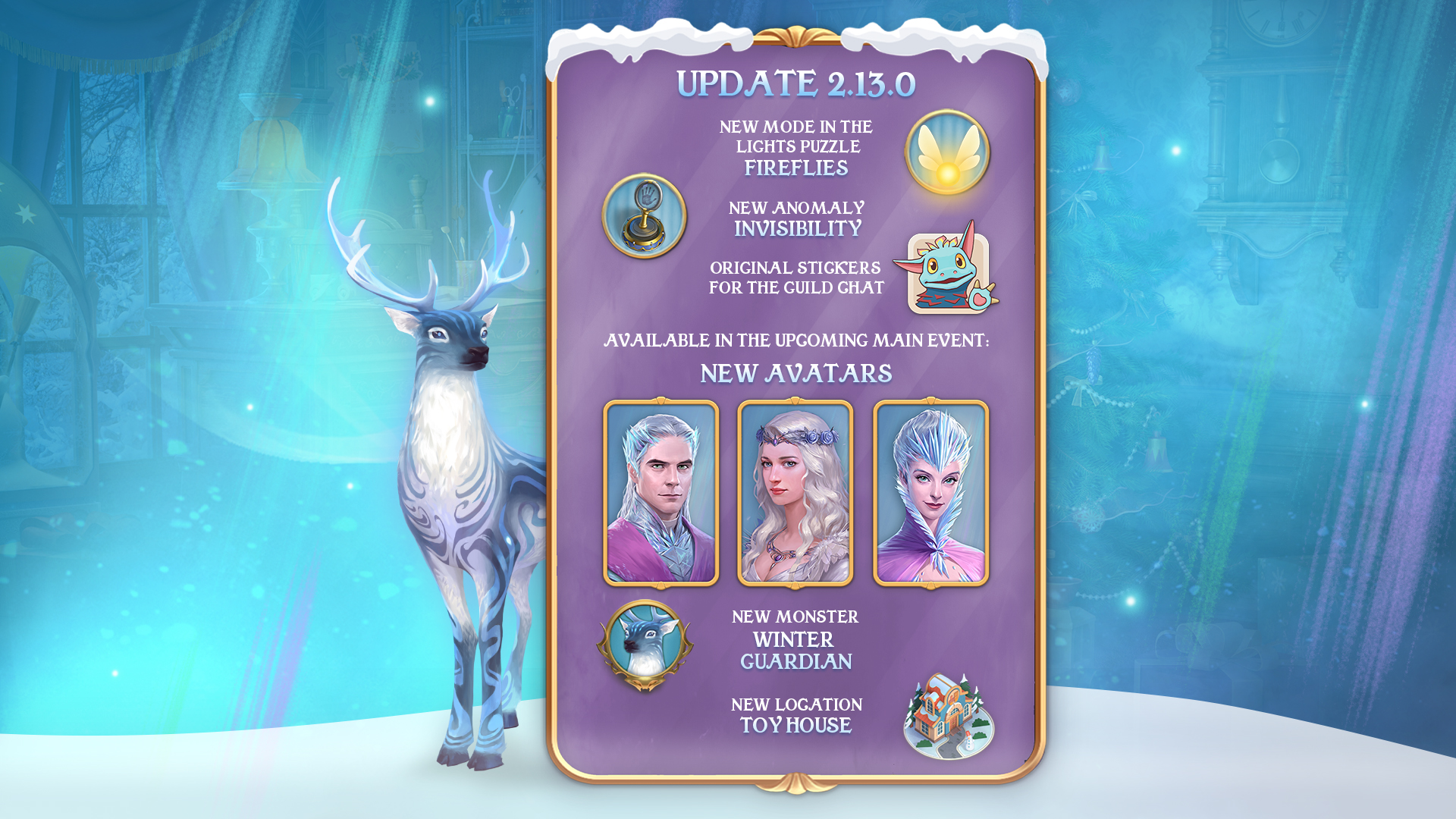Image resolution: width=1456 pixels, height=819 pixels.
Task: View the Winter Guardian deer monster icon
Action: point(645,645)
